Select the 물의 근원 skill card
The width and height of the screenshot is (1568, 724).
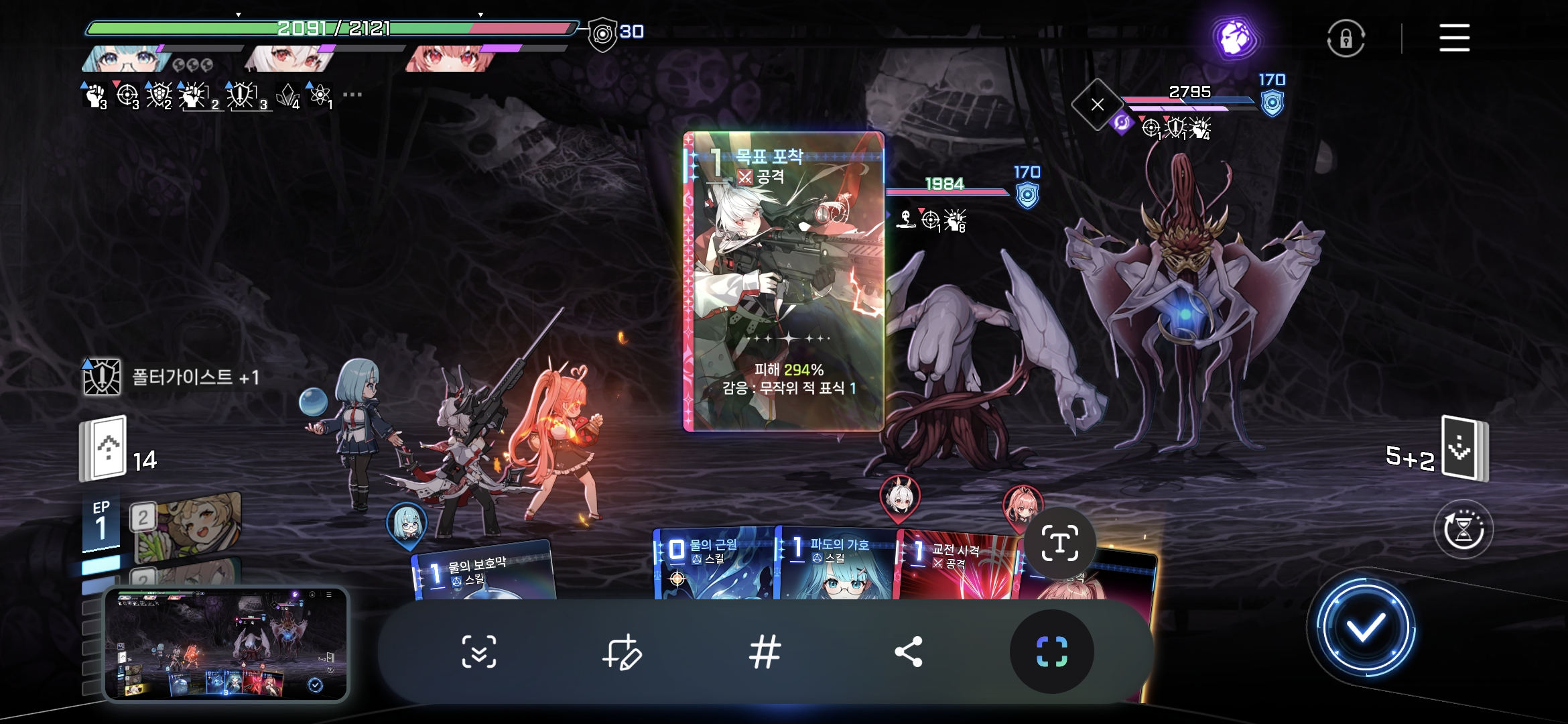point(713,563)
